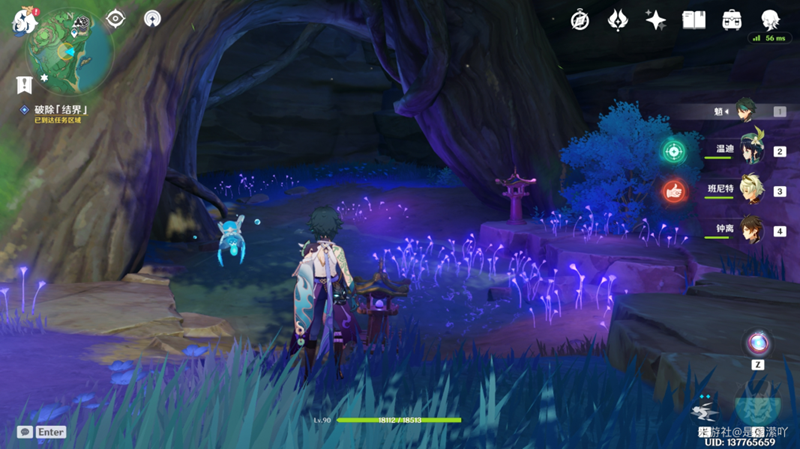Click the green crosshair icon beside 温迪
The image size is (800, 449).
coord(673,151)
